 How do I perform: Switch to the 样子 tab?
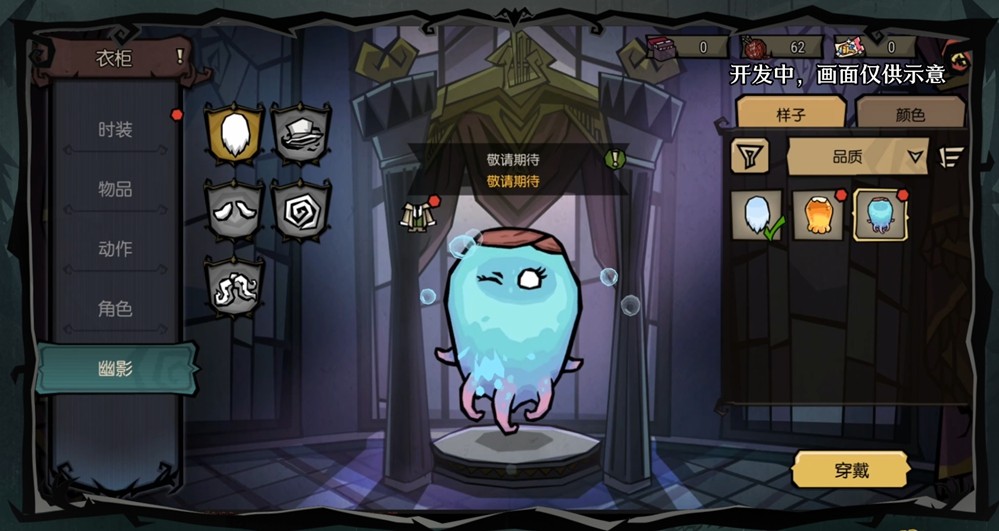pyautogui.click(x=790, y=114)
